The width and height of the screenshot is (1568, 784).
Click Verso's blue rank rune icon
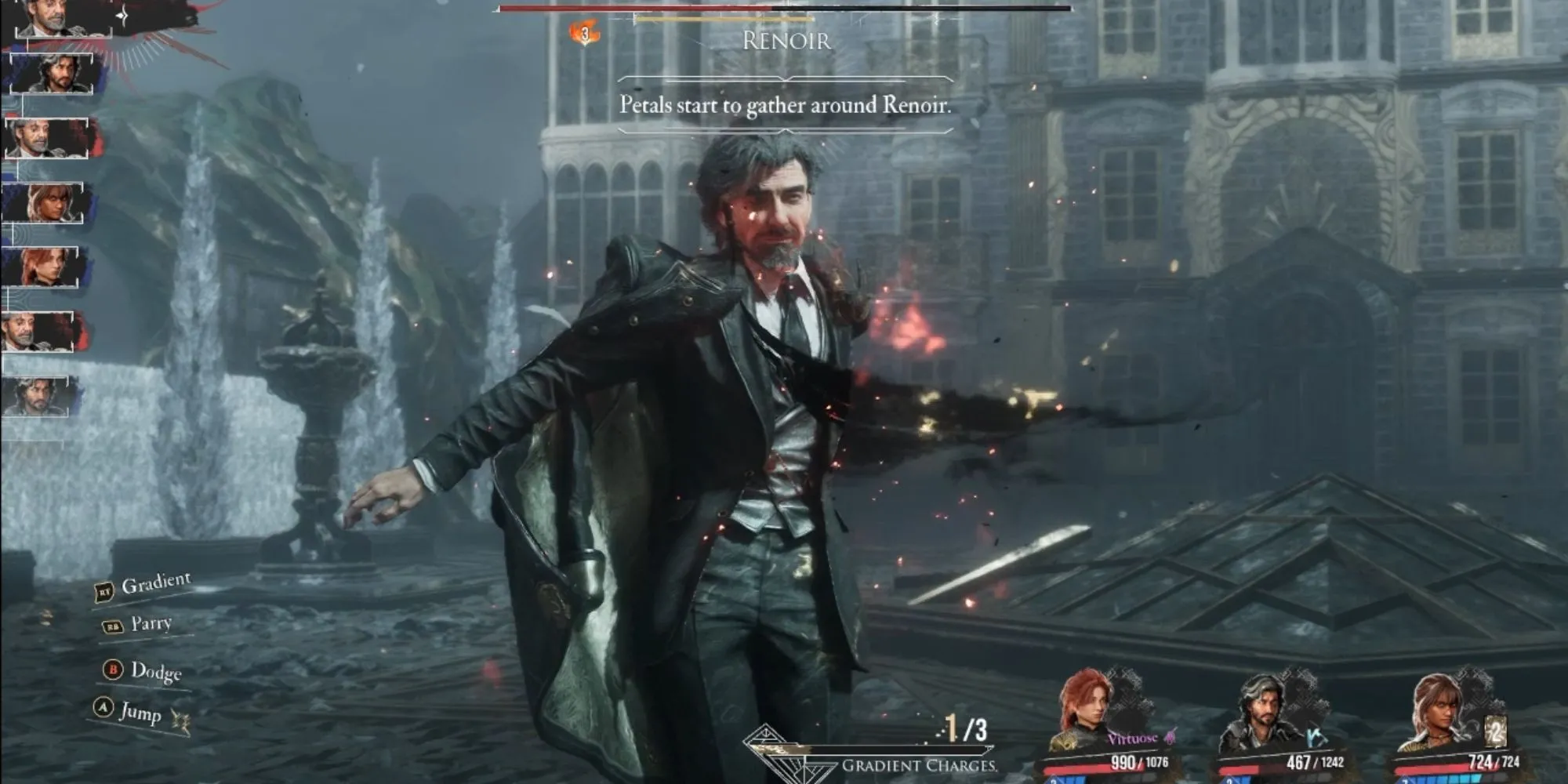point(1317,736)
